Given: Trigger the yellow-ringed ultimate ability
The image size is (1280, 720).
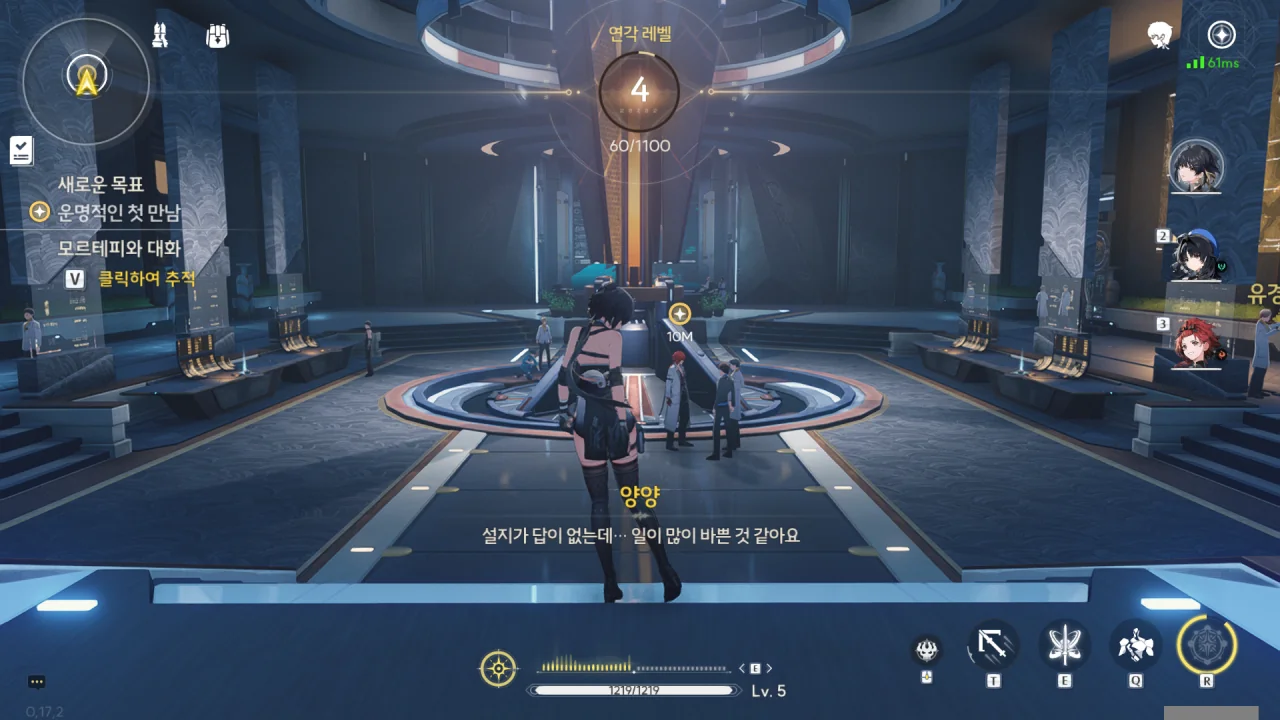Looking at the screenshot, I should pos(1207,644).
